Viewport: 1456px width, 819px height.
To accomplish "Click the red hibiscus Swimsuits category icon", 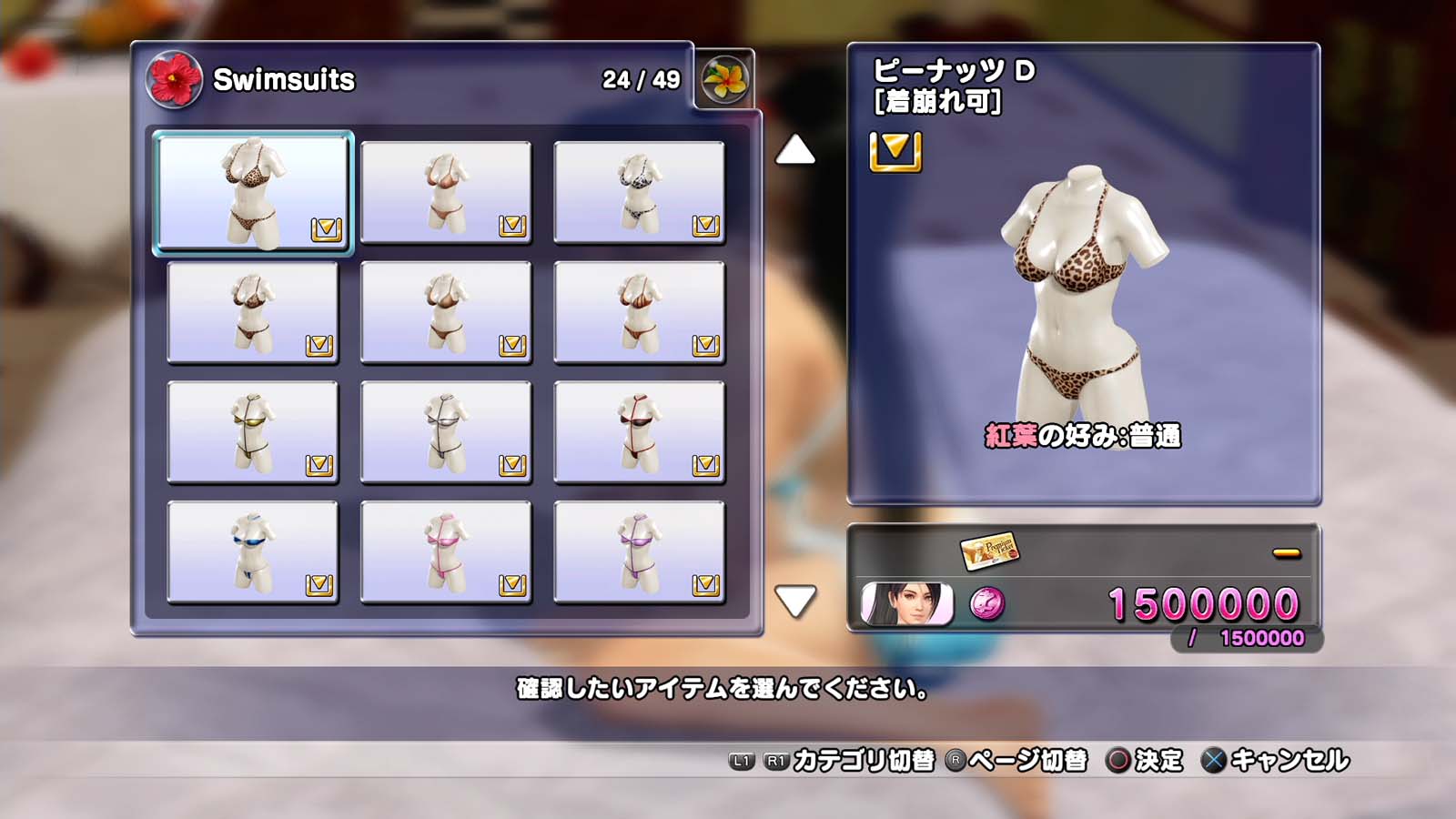I will pos(173,79).
